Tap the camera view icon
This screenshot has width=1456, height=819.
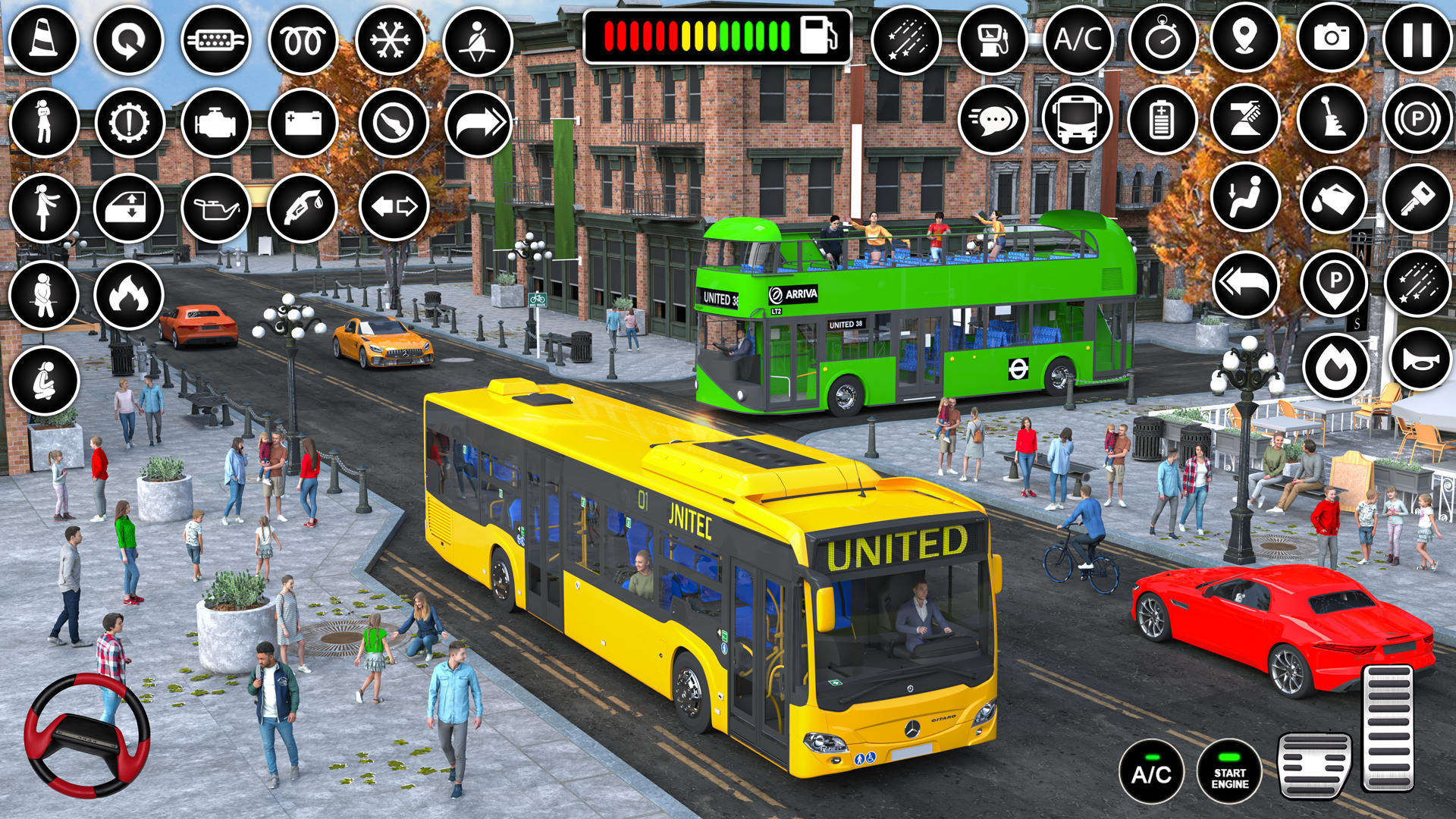1331,38
